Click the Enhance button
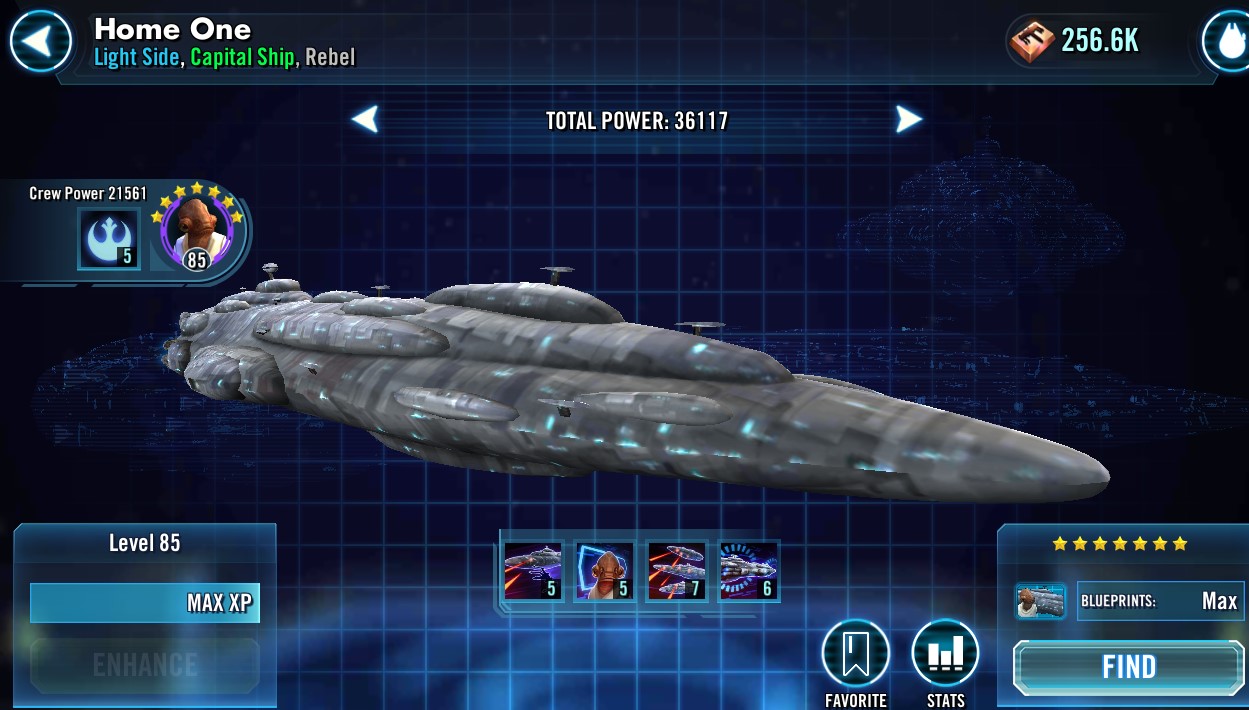The image size is (1249, 710). [145, 665]
